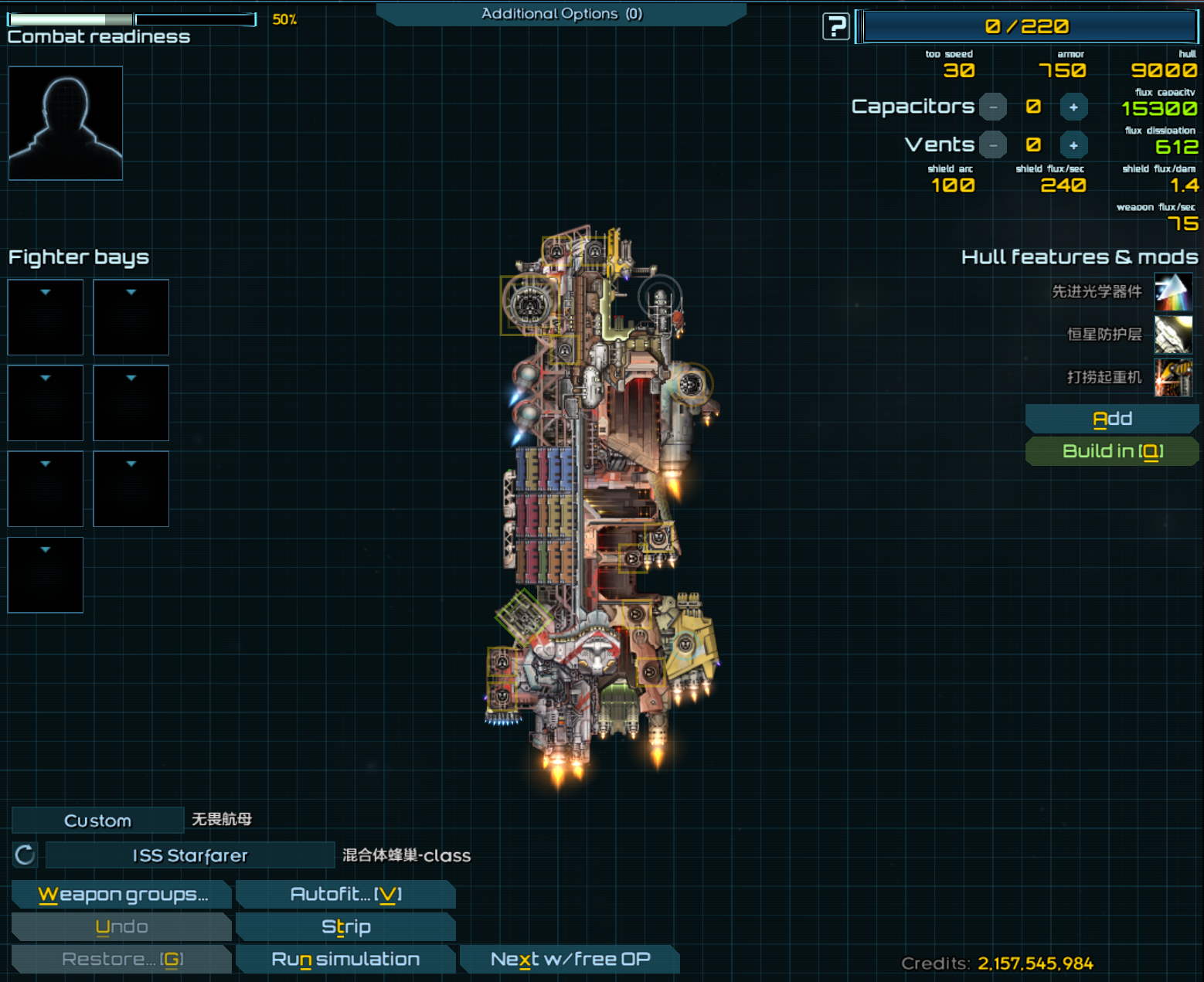Screen dimensions: 1204x982
Task: Go to Next w/free OP ship
Action: (x=570, y=960)
